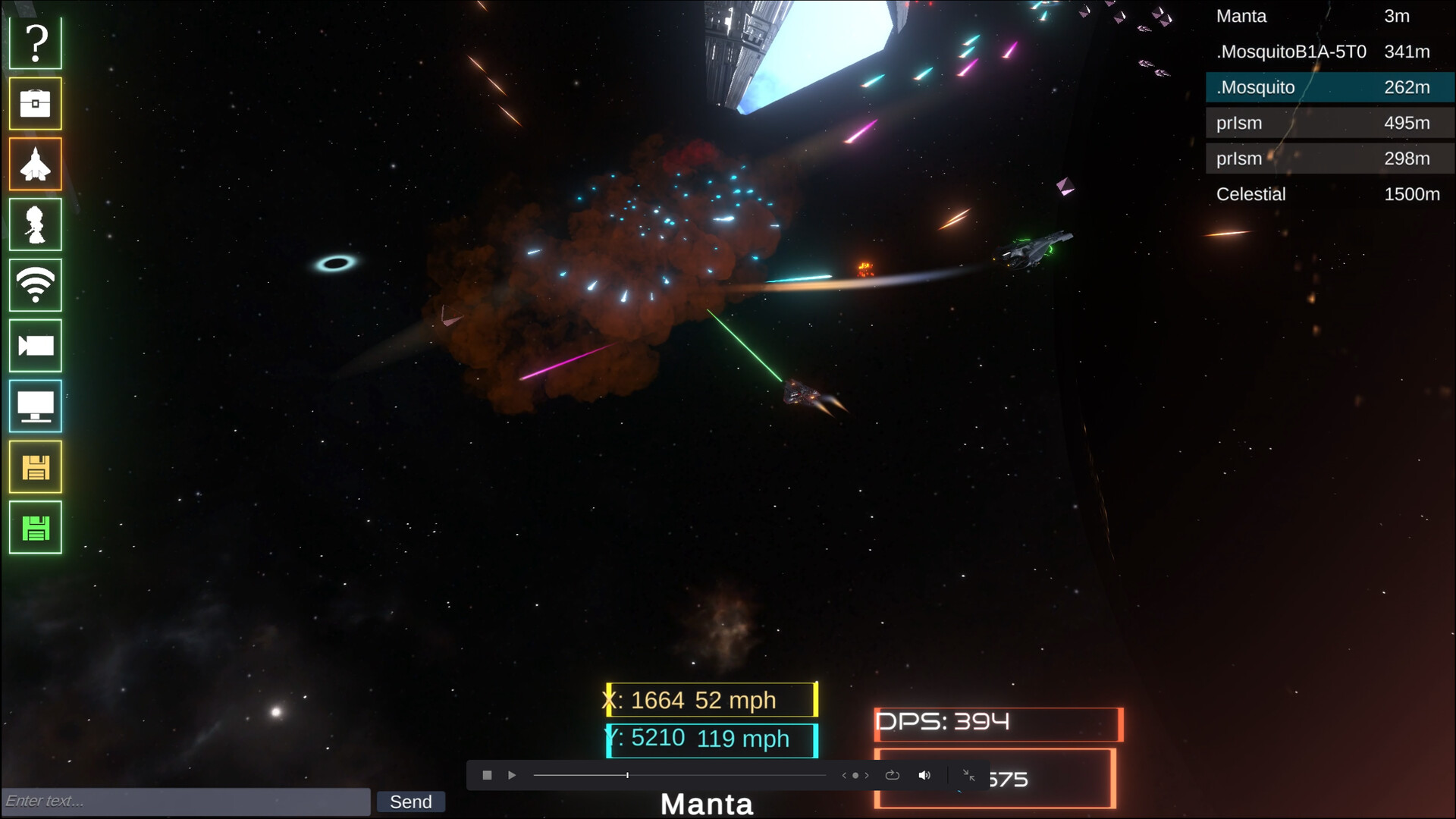Click the yellow floppy disk save icon
The image size is (1456, 819).
tap(36, 467)
